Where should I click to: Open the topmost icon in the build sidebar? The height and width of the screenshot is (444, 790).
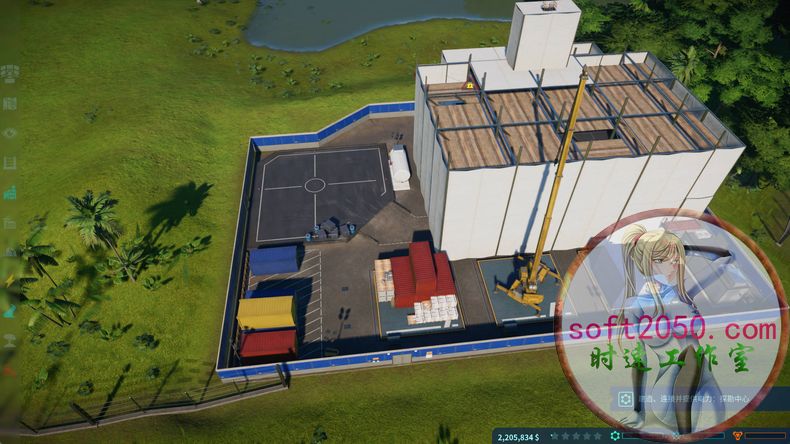[x=10, y=72]
